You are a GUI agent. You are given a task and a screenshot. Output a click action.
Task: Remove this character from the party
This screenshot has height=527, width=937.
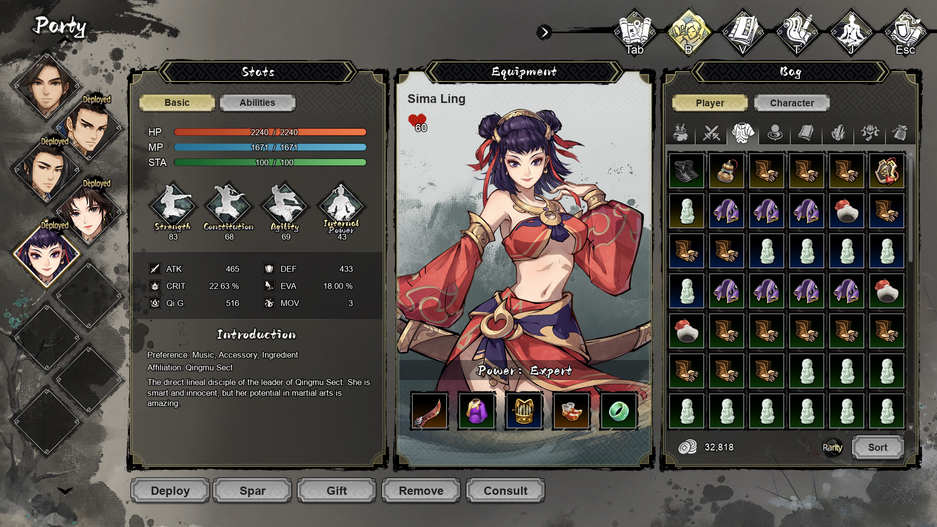(x=420, y=491)
